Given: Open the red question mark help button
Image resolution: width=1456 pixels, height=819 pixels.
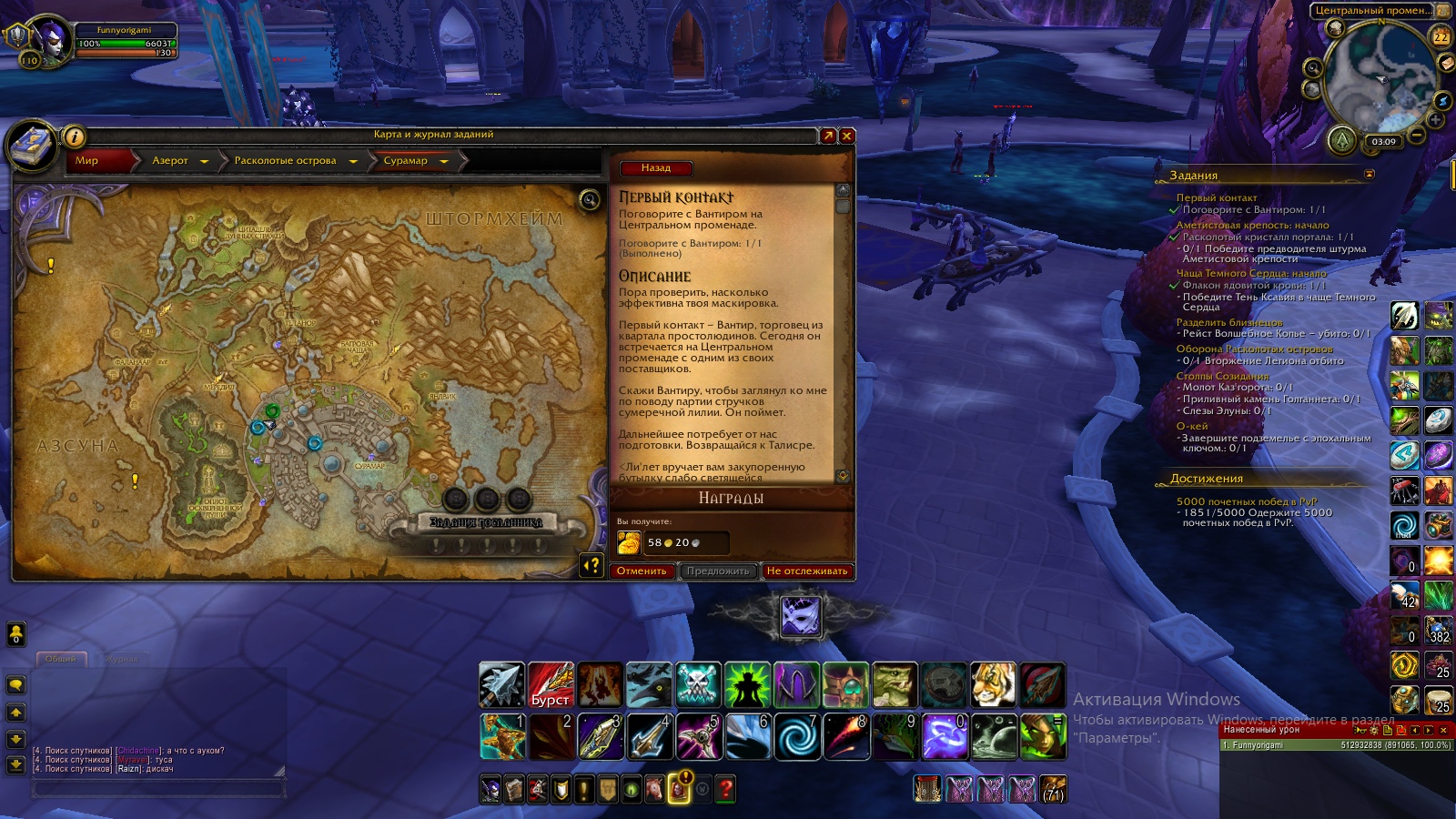Looking at the screenshot, I should click(725, 789).
